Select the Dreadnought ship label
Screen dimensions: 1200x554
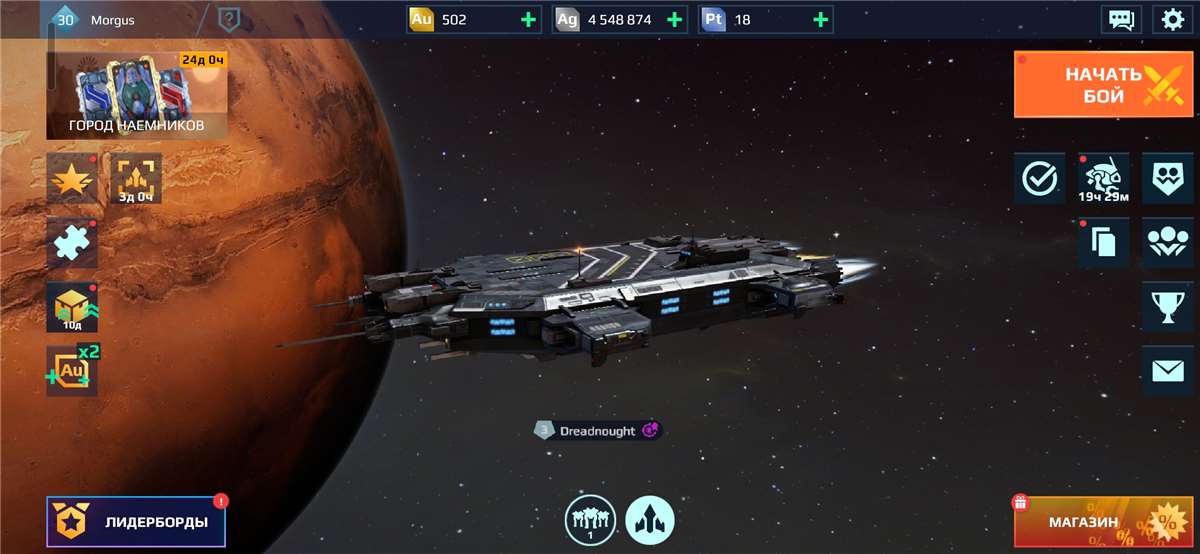click(597, 431)
